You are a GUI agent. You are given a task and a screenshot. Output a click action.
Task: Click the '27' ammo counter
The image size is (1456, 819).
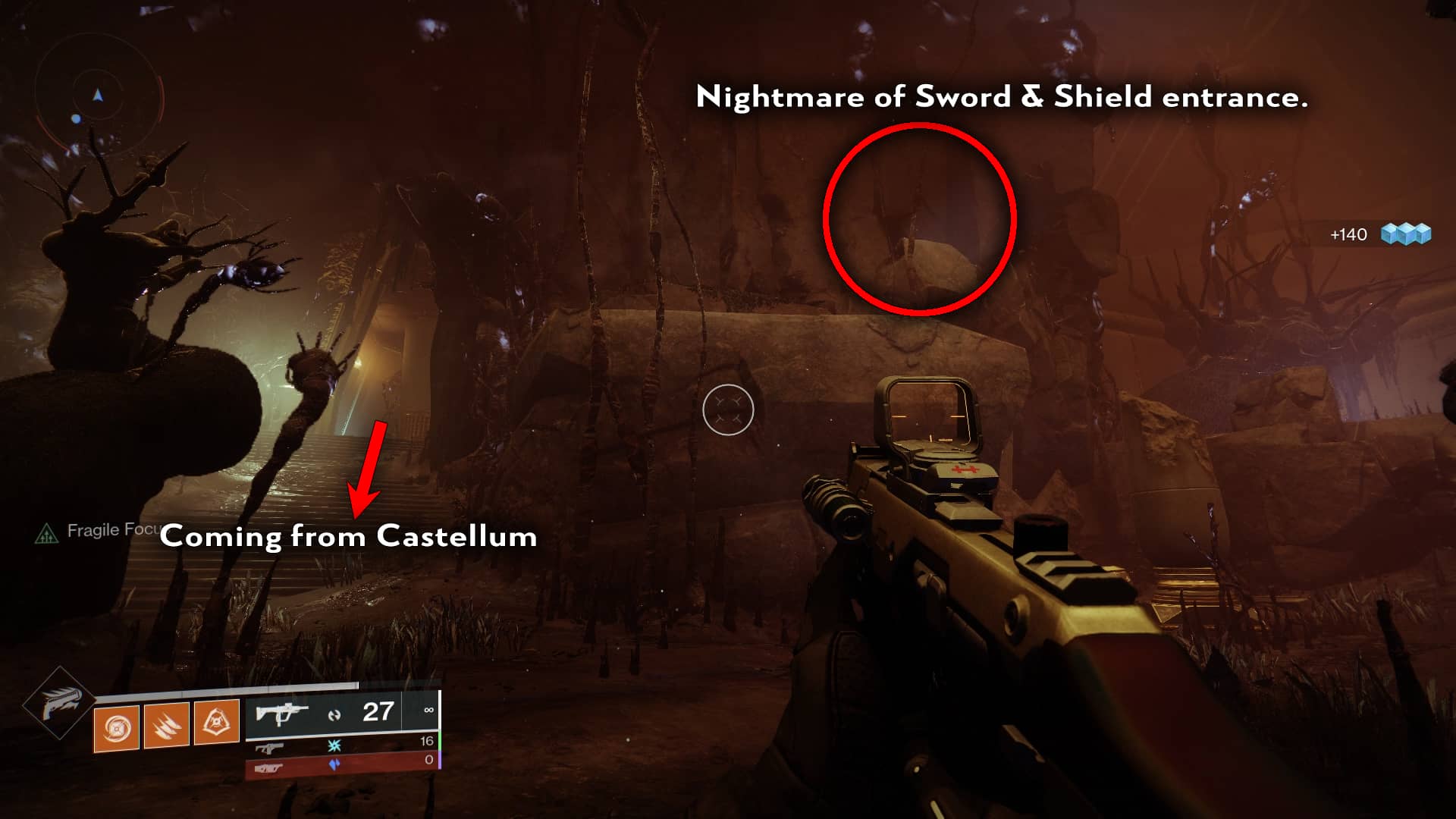(378, 711)
